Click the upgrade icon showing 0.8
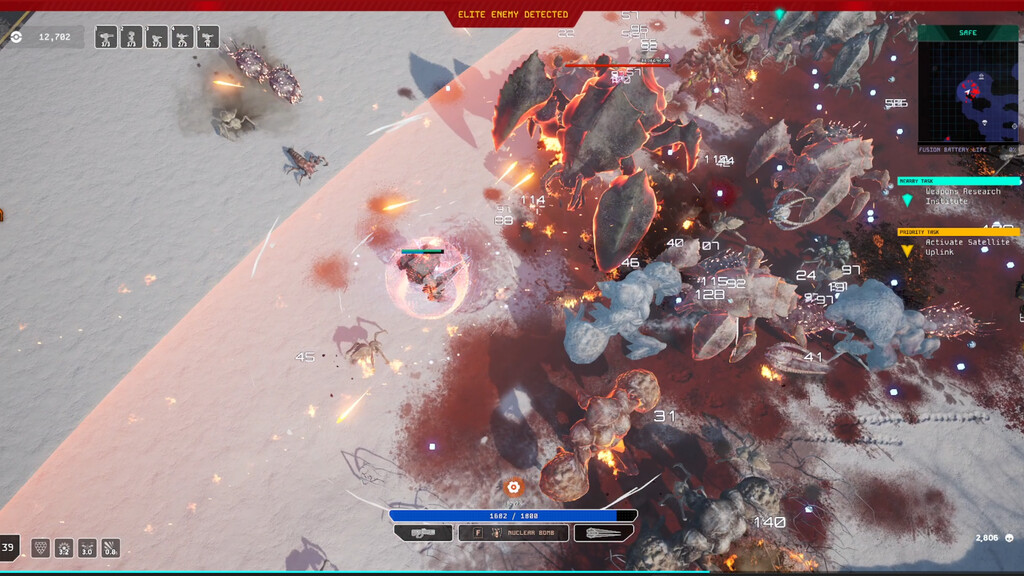The width and height of the screenshot is (1024, 576). [x=110, y=548]
